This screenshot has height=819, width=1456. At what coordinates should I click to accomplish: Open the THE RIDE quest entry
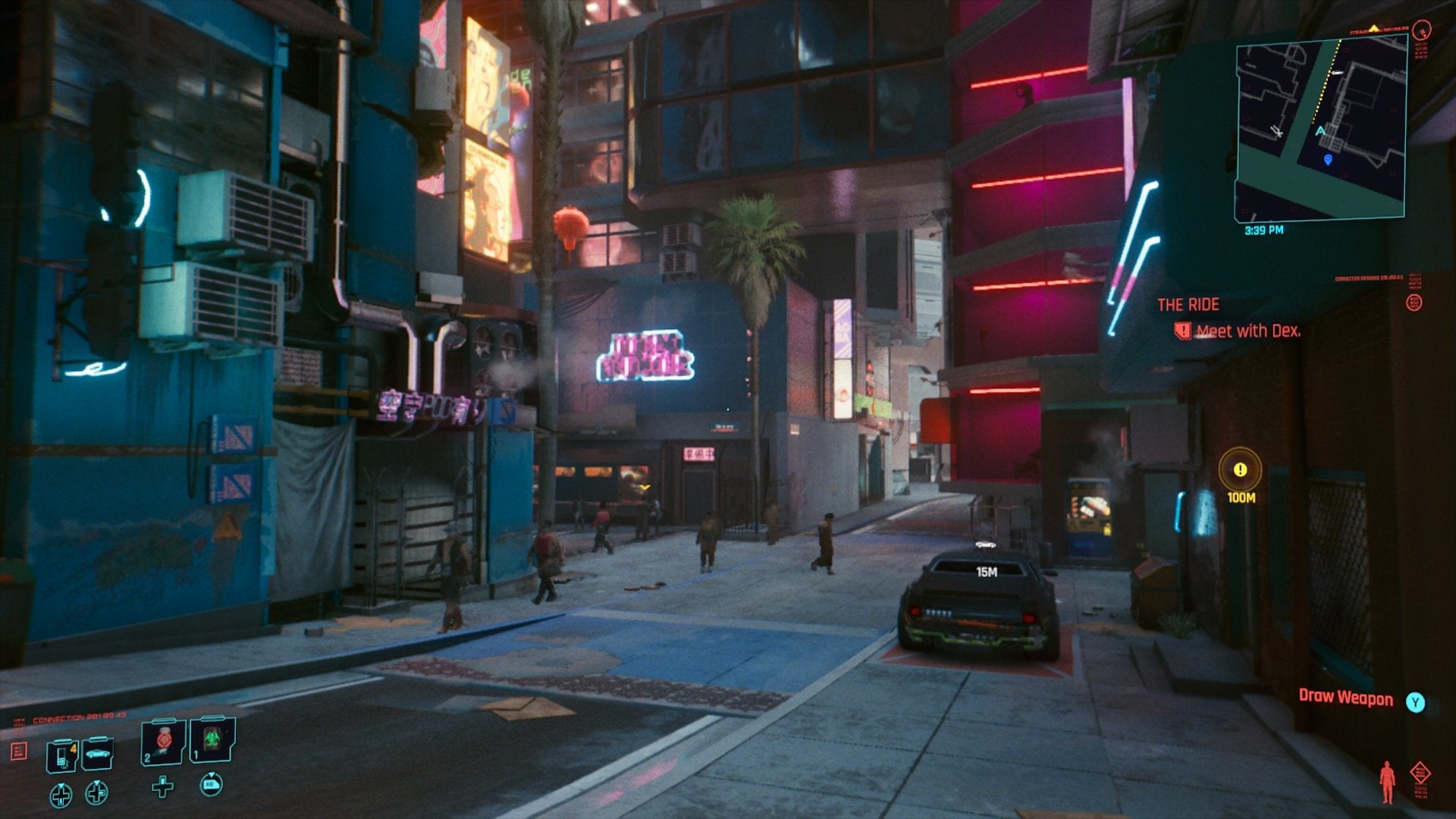click(1188, 305)
